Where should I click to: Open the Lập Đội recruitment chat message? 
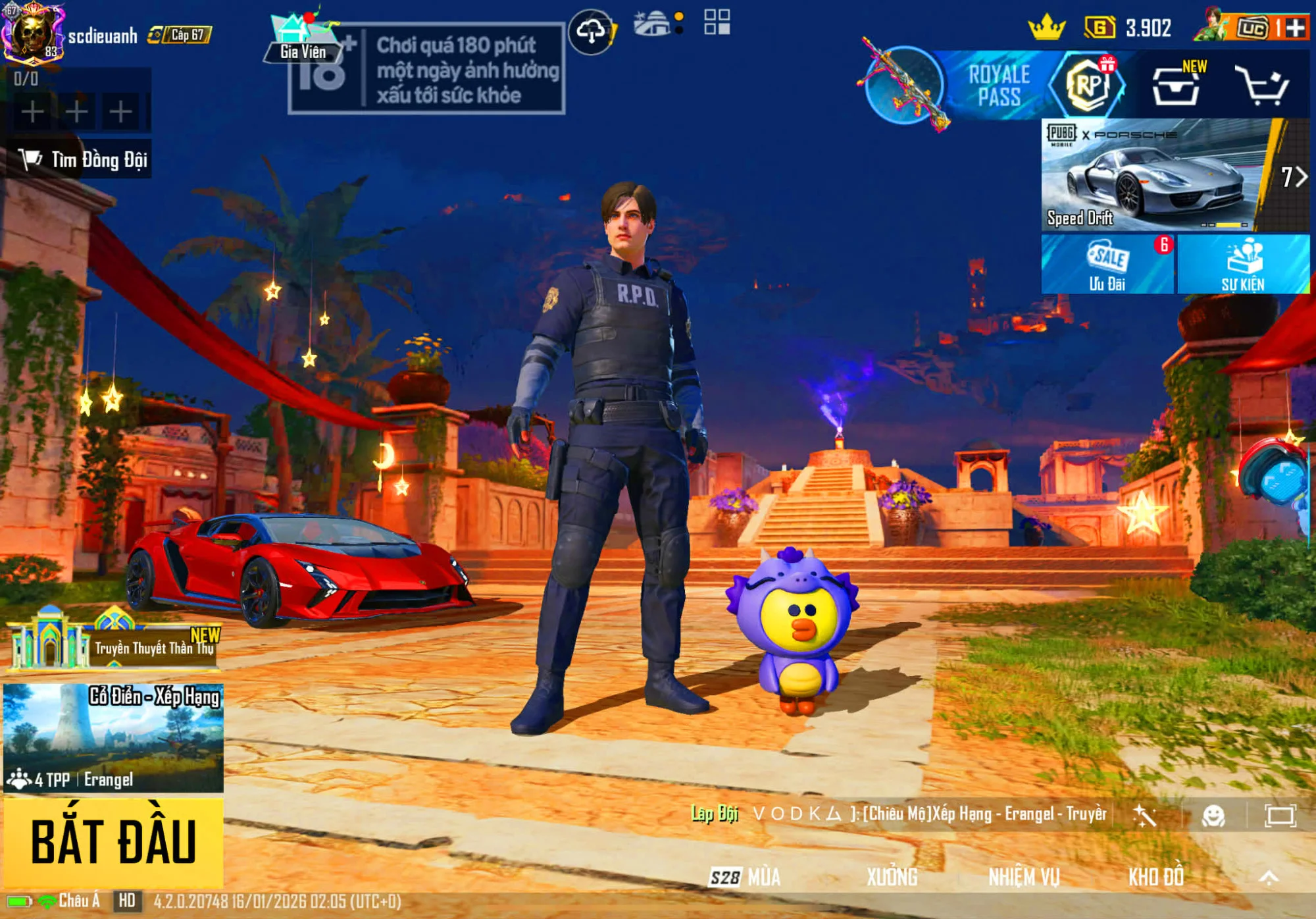click(x=898, y=814)
